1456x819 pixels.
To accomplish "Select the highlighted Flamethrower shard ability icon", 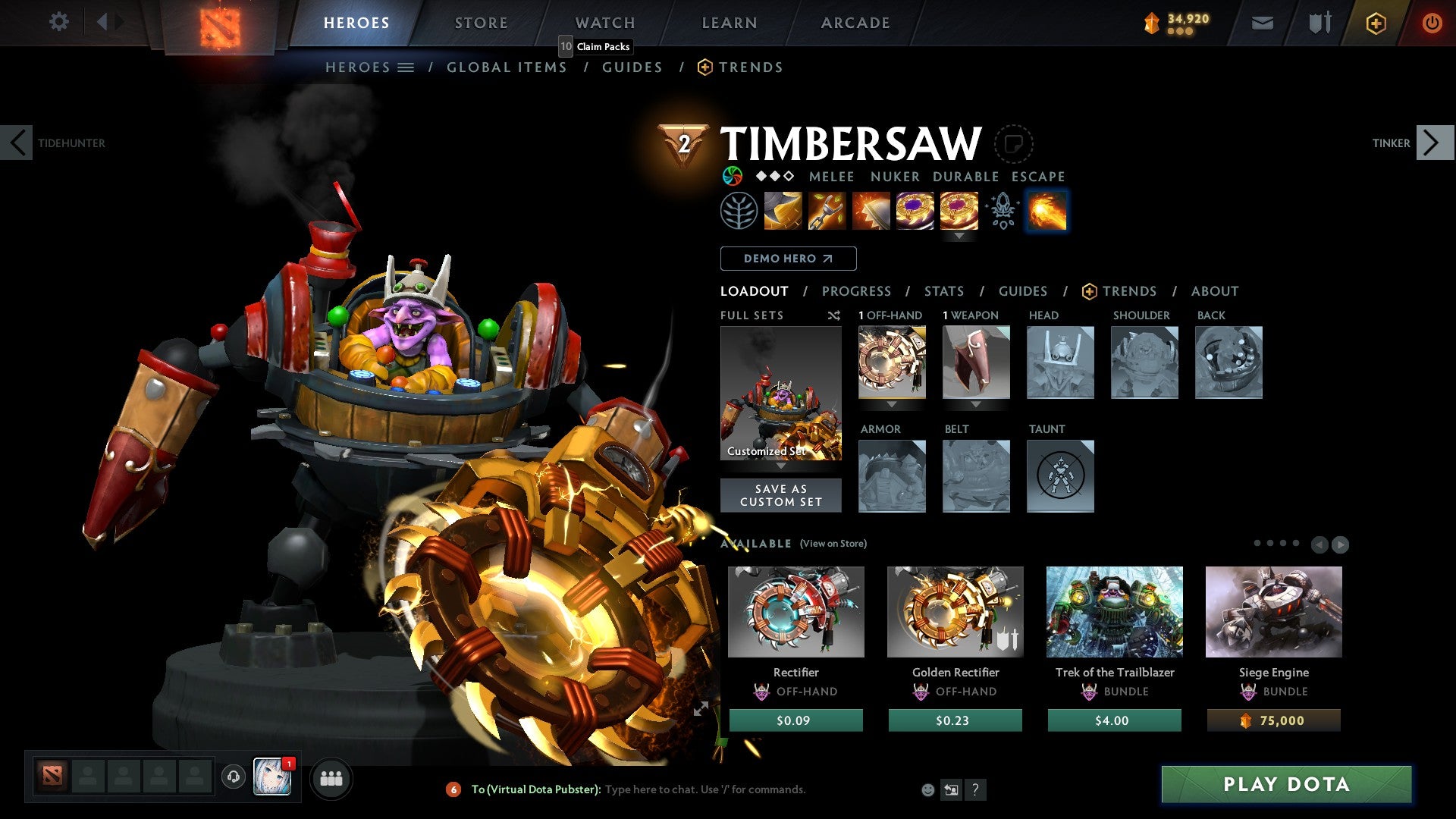I will (1046, 211).
